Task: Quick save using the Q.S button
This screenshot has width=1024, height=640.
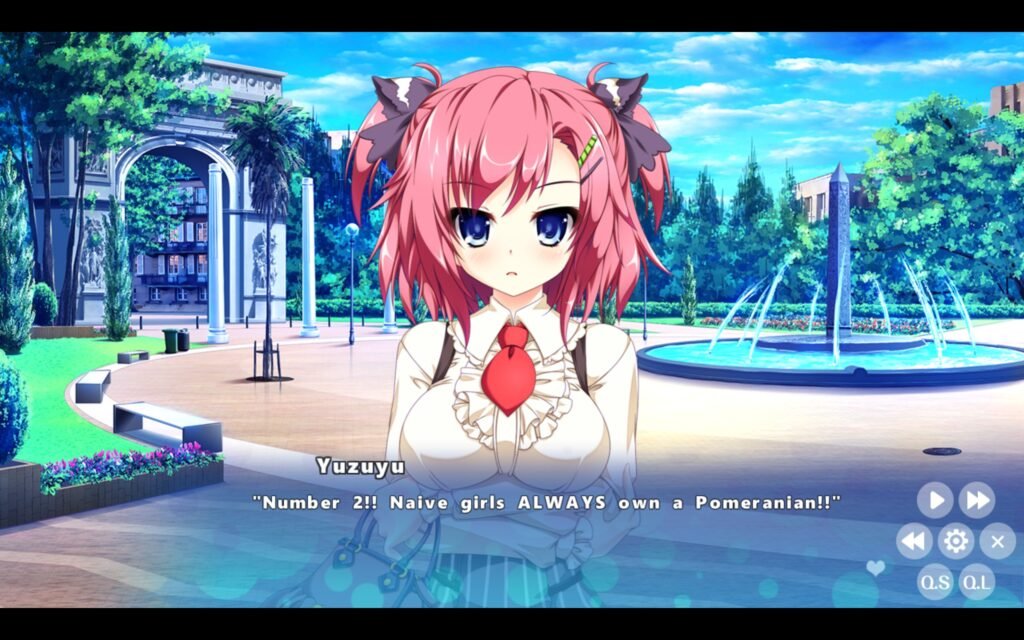Action: (x=935, y=582)
